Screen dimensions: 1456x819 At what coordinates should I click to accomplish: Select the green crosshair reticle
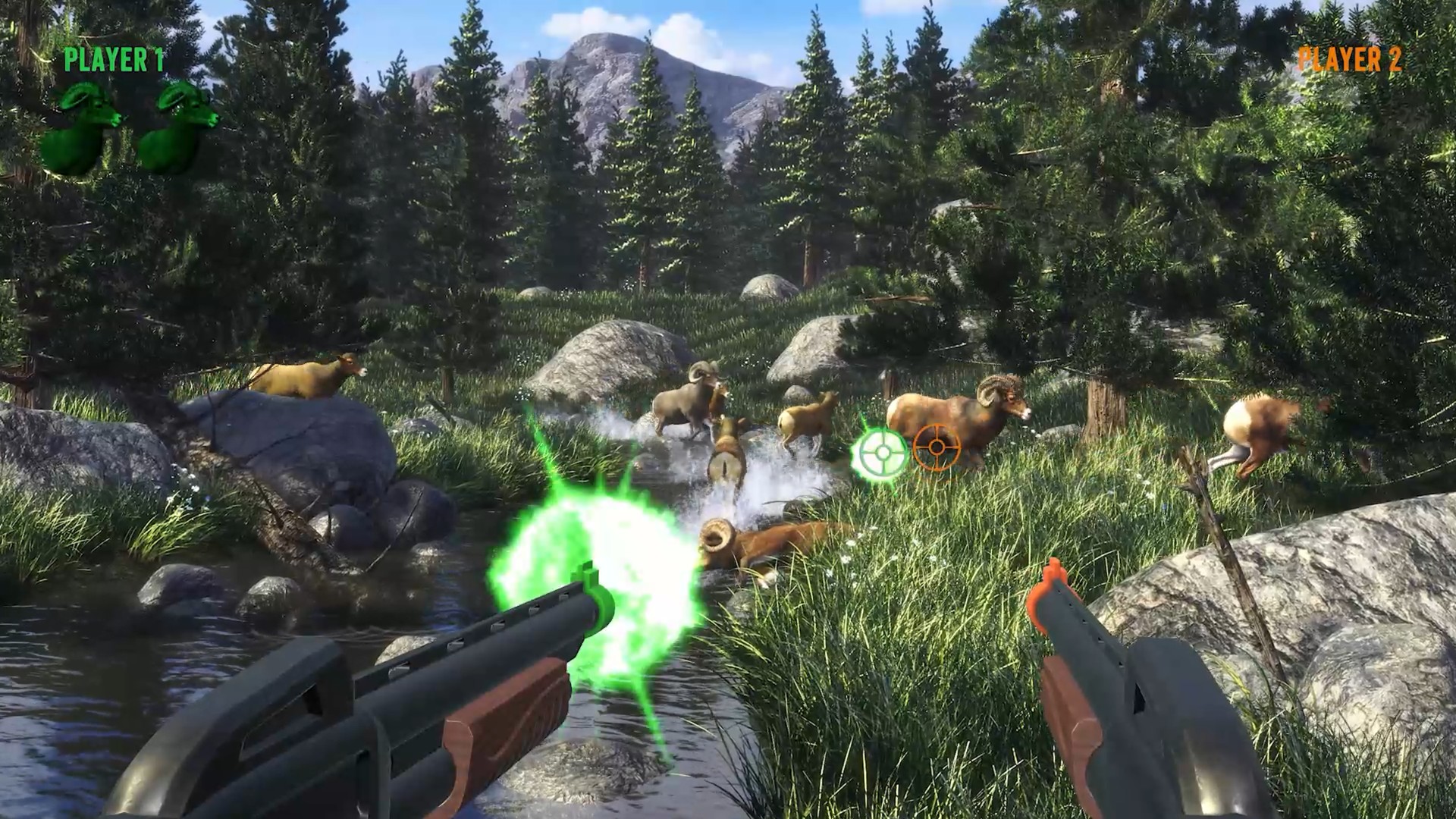[x=881, y=453]
